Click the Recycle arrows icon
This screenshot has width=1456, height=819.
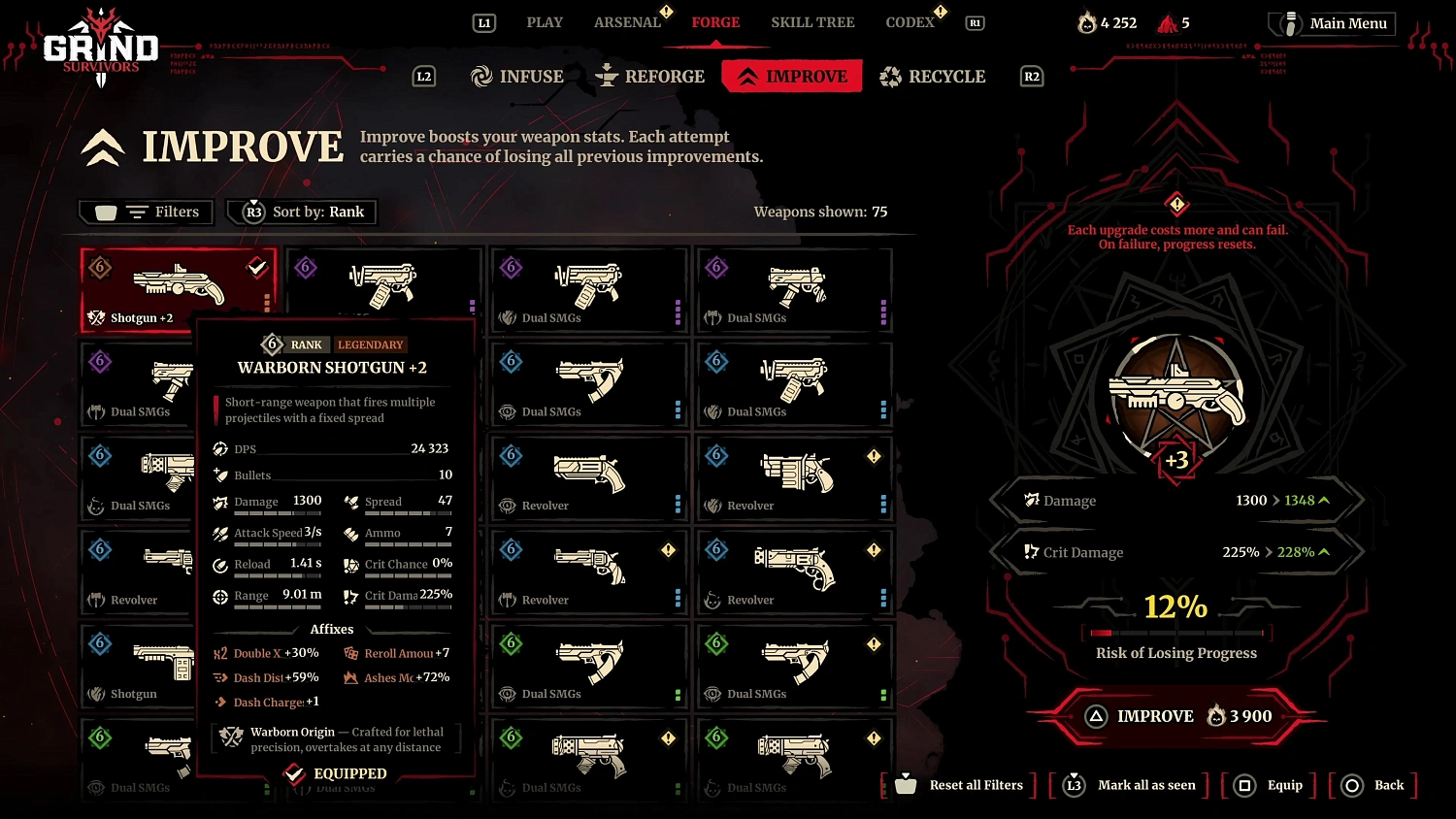pos(889,76)
